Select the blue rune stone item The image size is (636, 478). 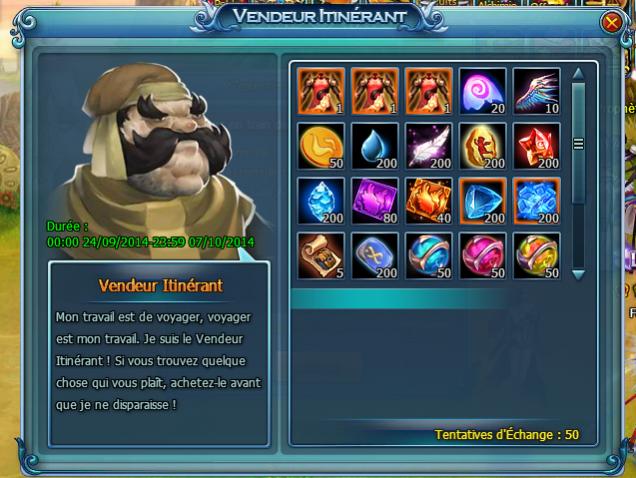click(375, 255)
